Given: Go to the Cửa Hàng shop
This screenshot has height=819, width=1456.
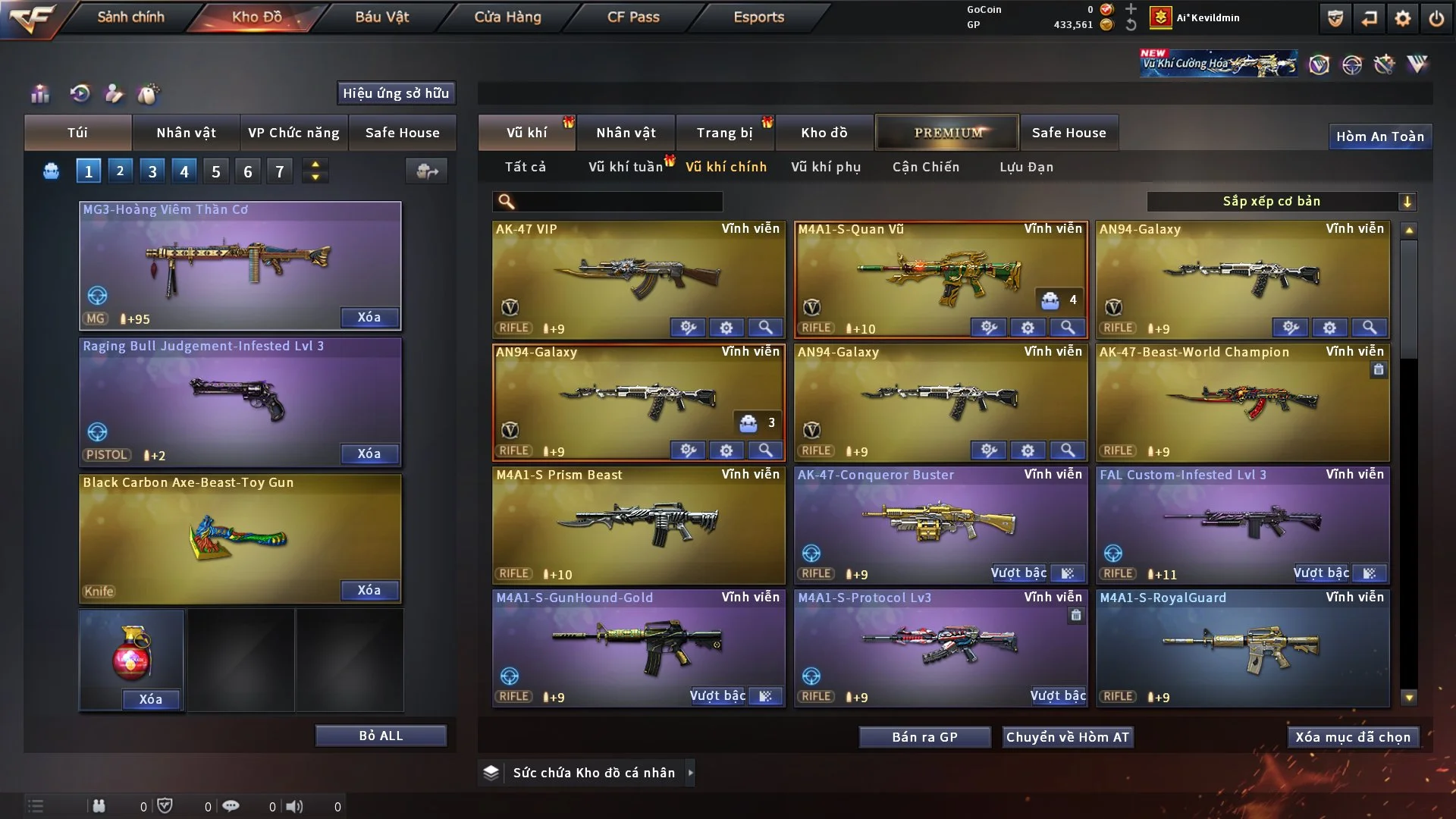Looking at the screenshot, I should click(507, 17).
